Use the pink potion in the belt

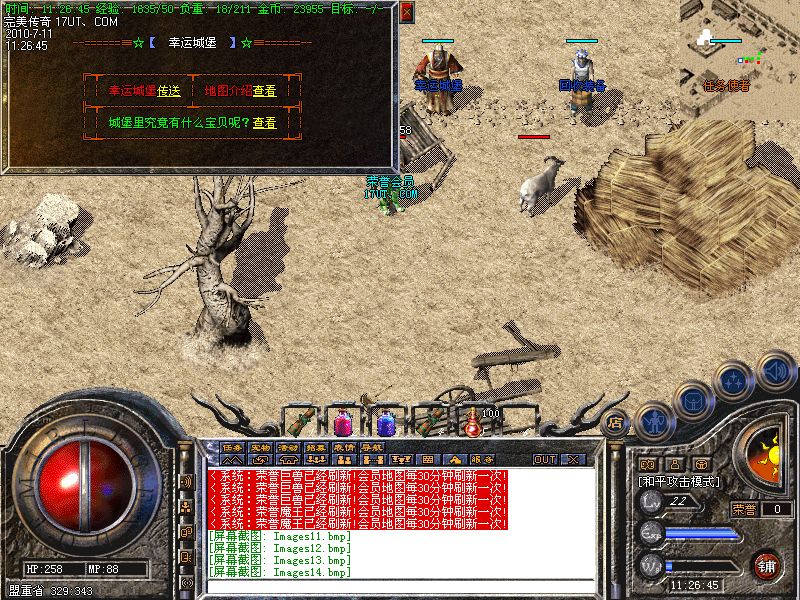[x=342, y=422]
